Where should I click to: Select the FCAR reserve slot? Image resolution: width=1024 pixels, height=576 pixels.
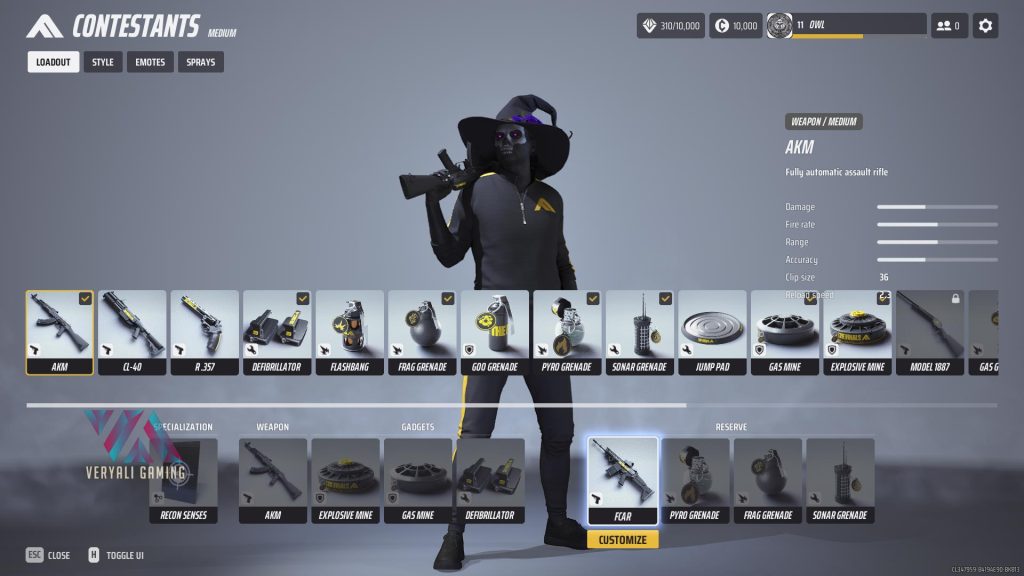(x=623, y=480)
